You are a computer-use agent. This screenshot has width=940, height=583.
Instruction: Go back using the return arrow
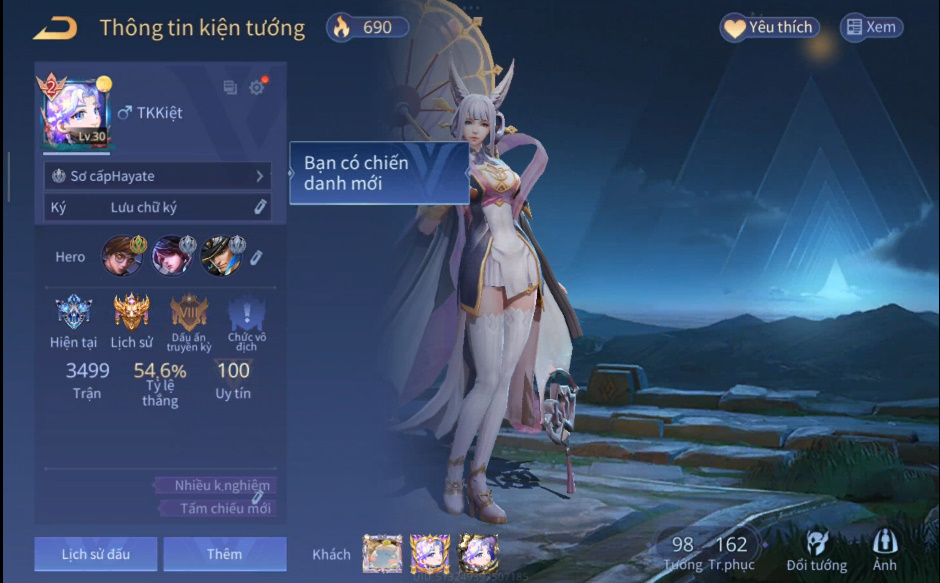[x=54, y=28]
